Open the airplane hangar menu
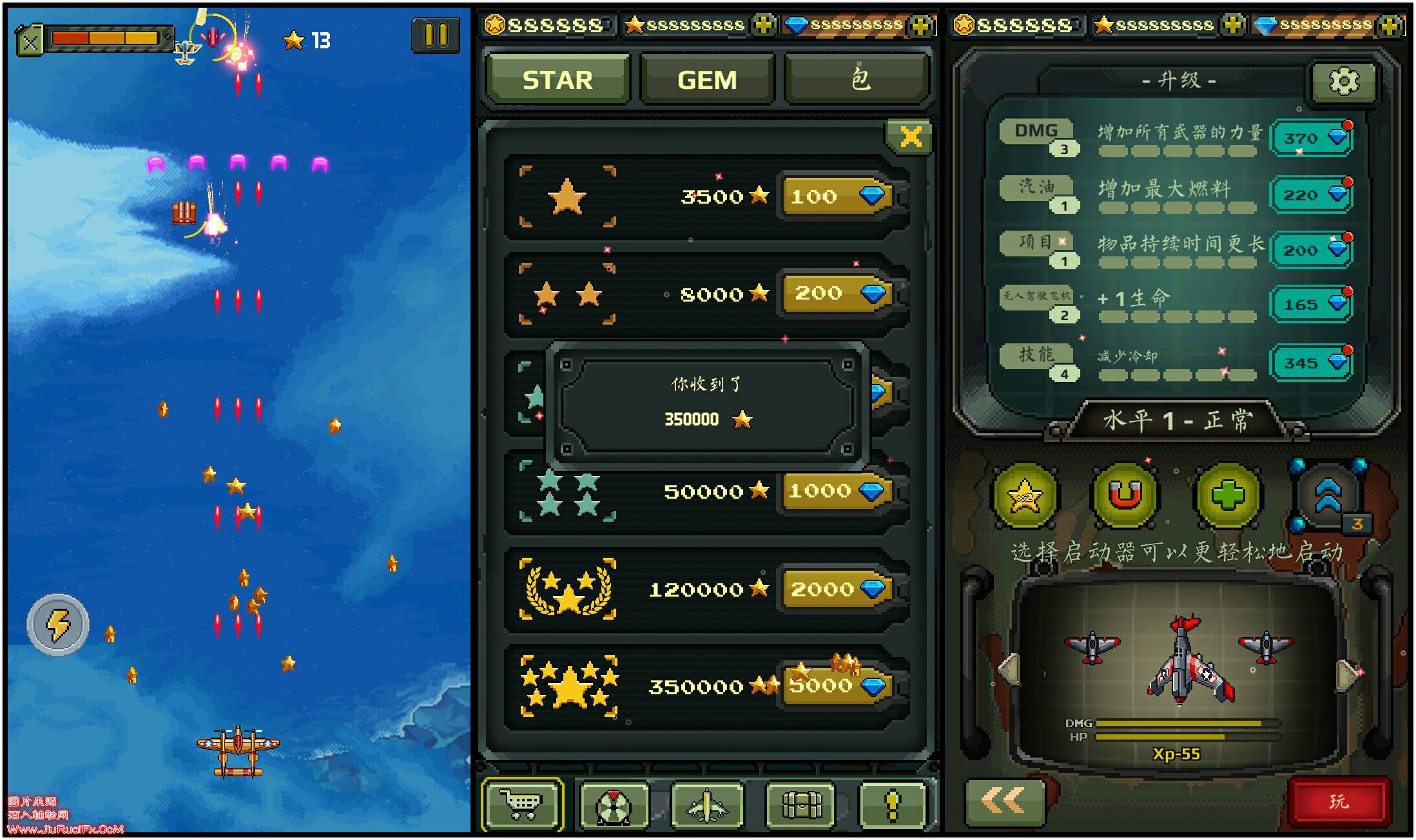1416x840 pixels. coord(707,804)
